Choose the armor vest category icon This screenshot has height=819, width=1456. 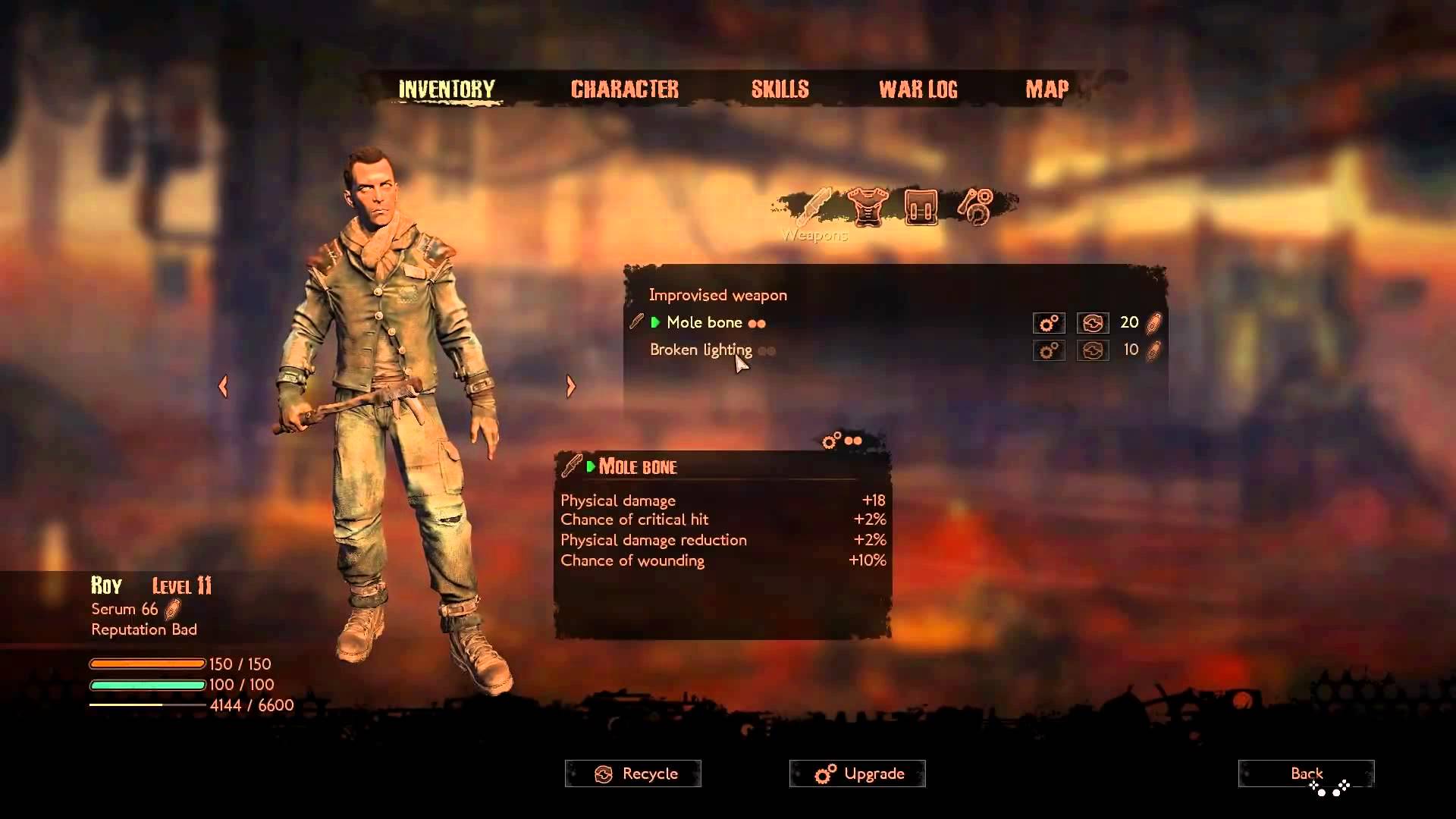click(868, 206)
